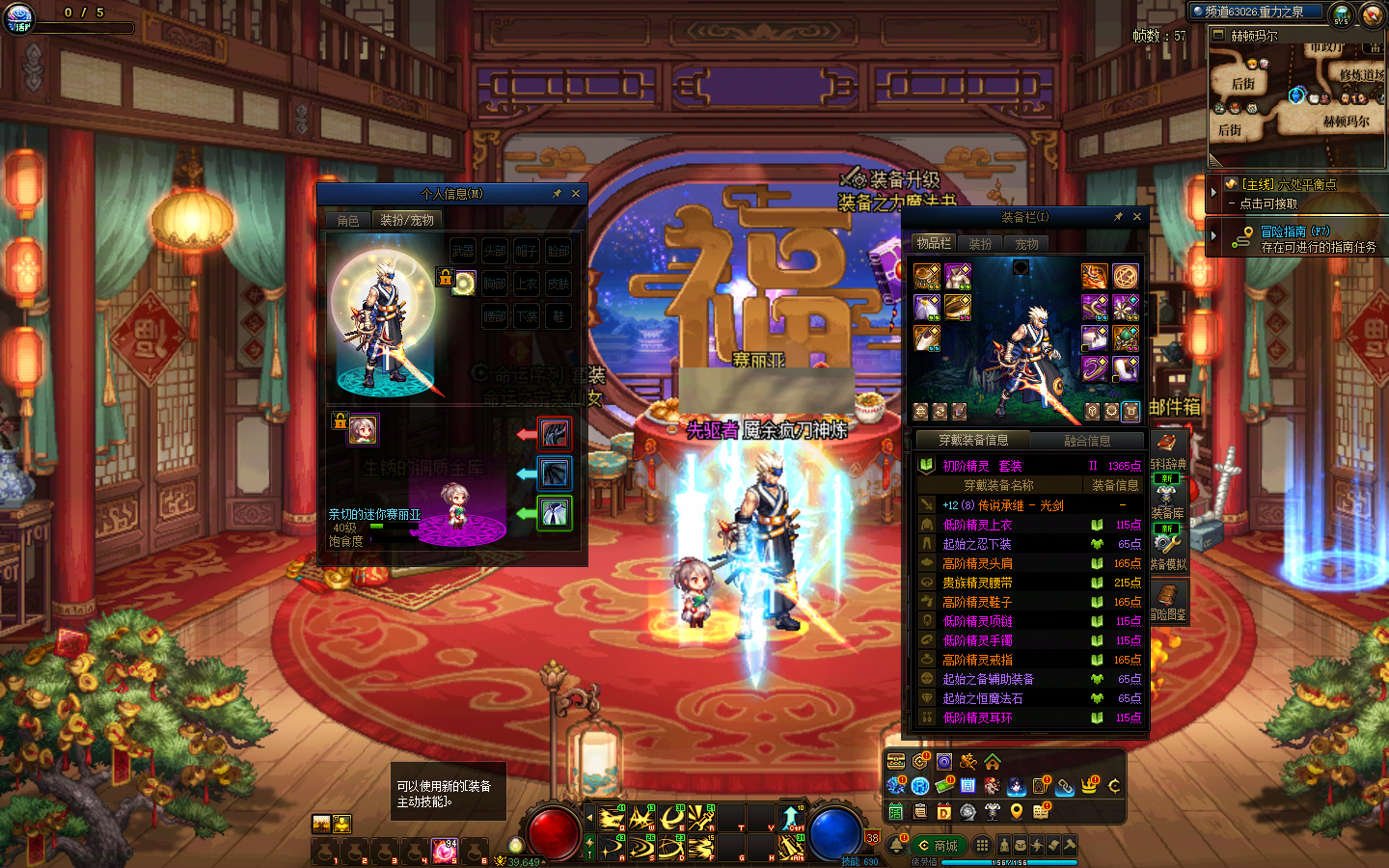
Task: Show the 融合信息 fusion info tab
Action: [1086, 441]
